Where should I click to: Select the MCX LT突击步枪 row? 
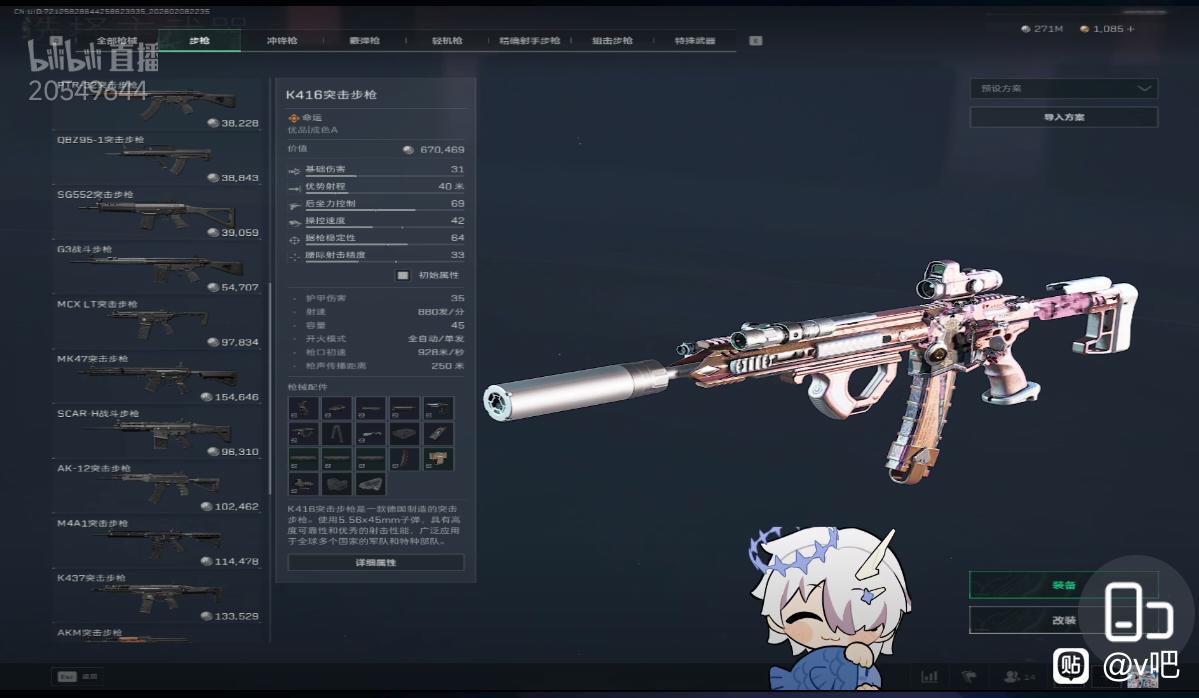coord(158,323)
